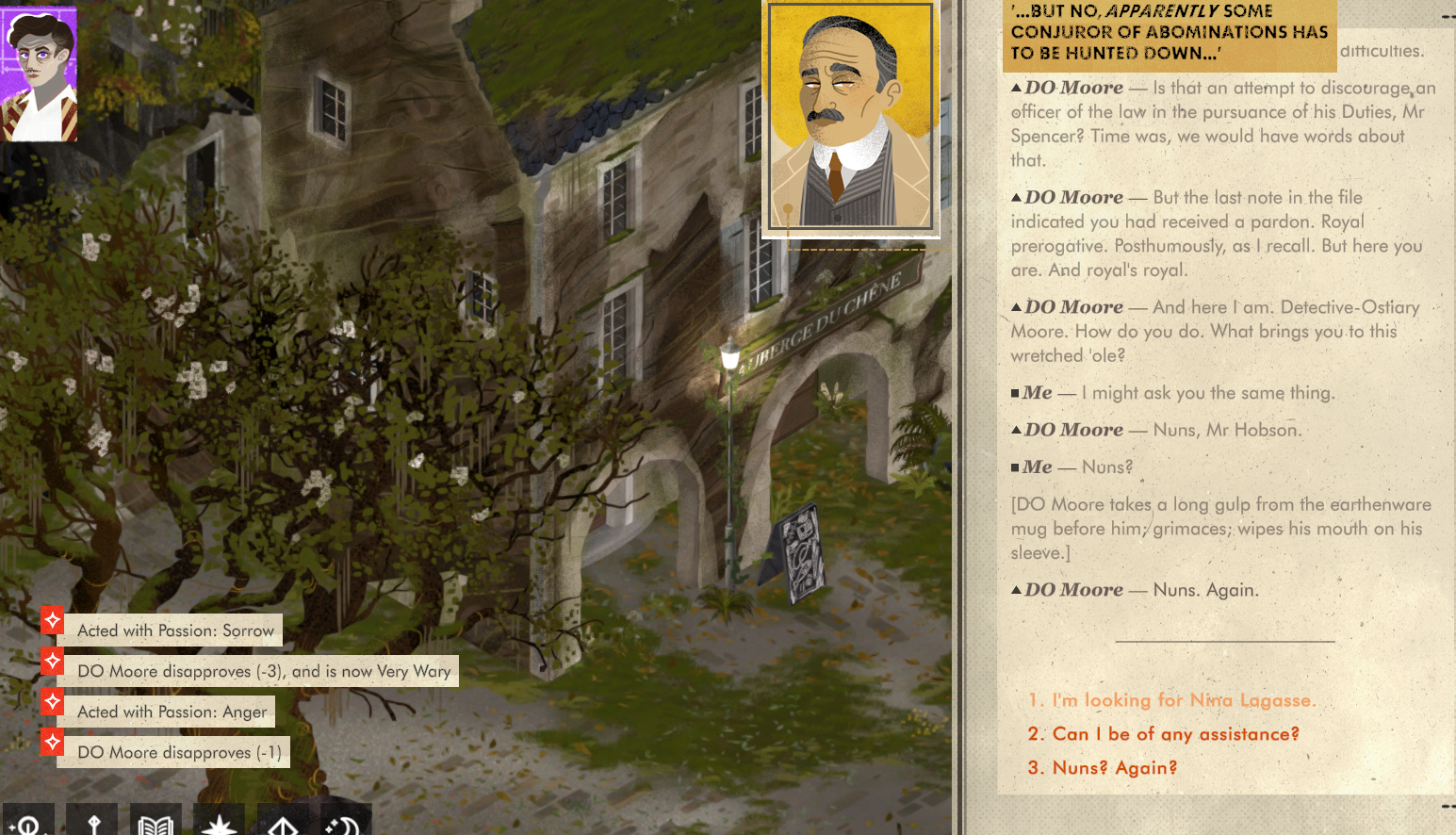1456x835 pixels.
Task: Open the player character portrait
Action: [x=39, y=74]
